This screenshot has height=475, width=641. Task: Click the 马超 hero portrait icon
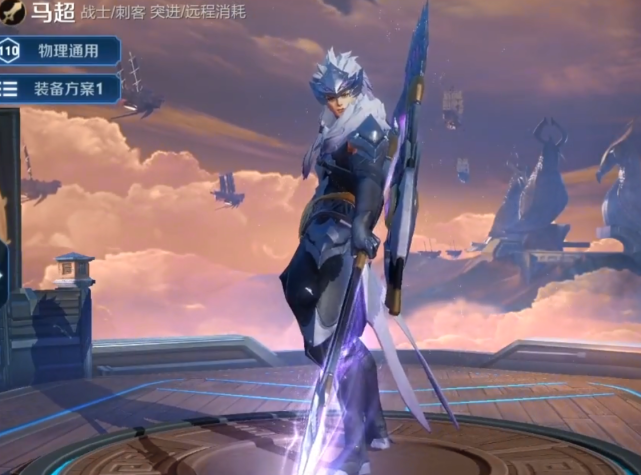pos(10,14)
